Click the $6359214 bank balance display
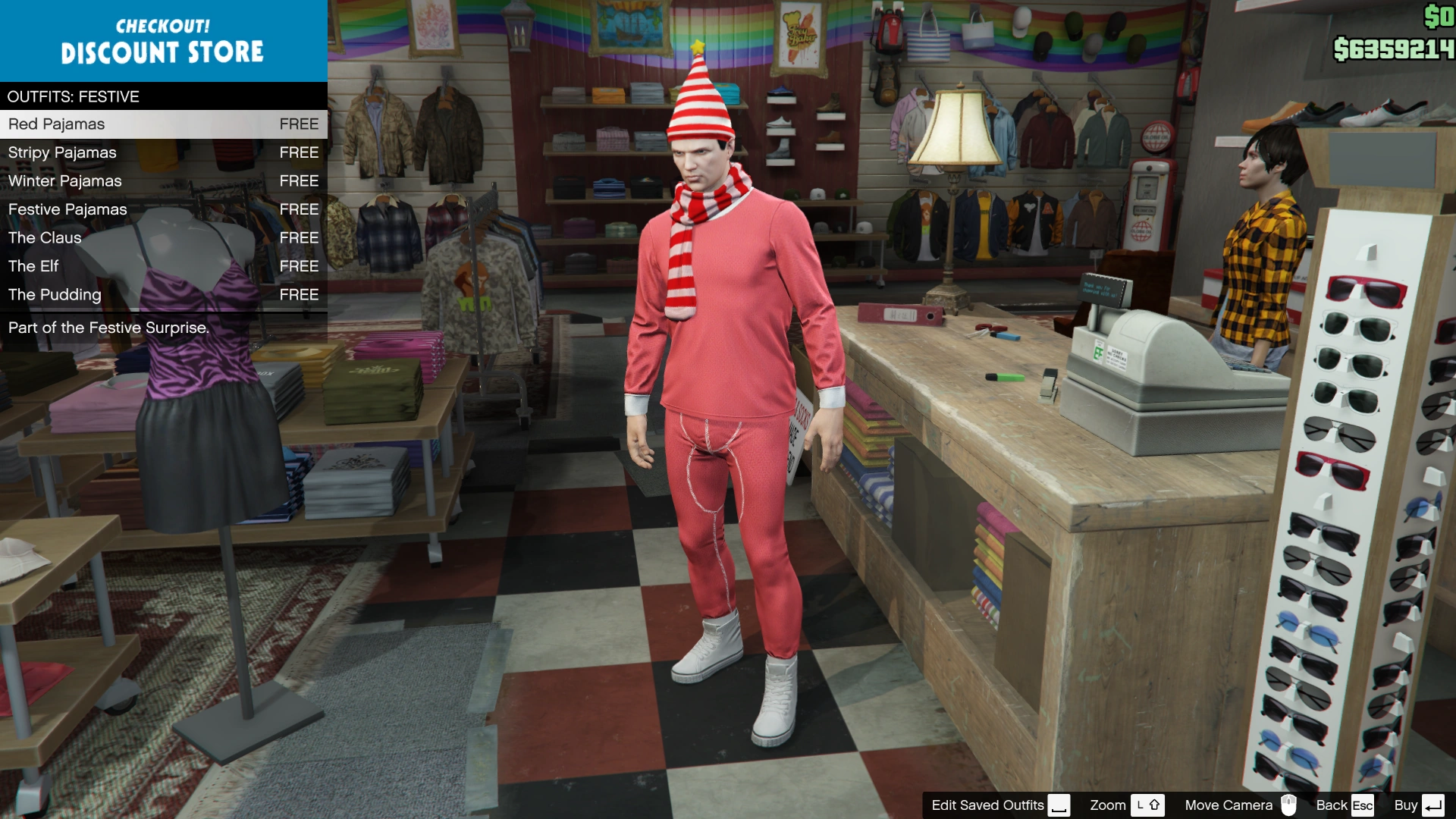The width and height of the screenshot is (1456, 819). click(1394, 48)
